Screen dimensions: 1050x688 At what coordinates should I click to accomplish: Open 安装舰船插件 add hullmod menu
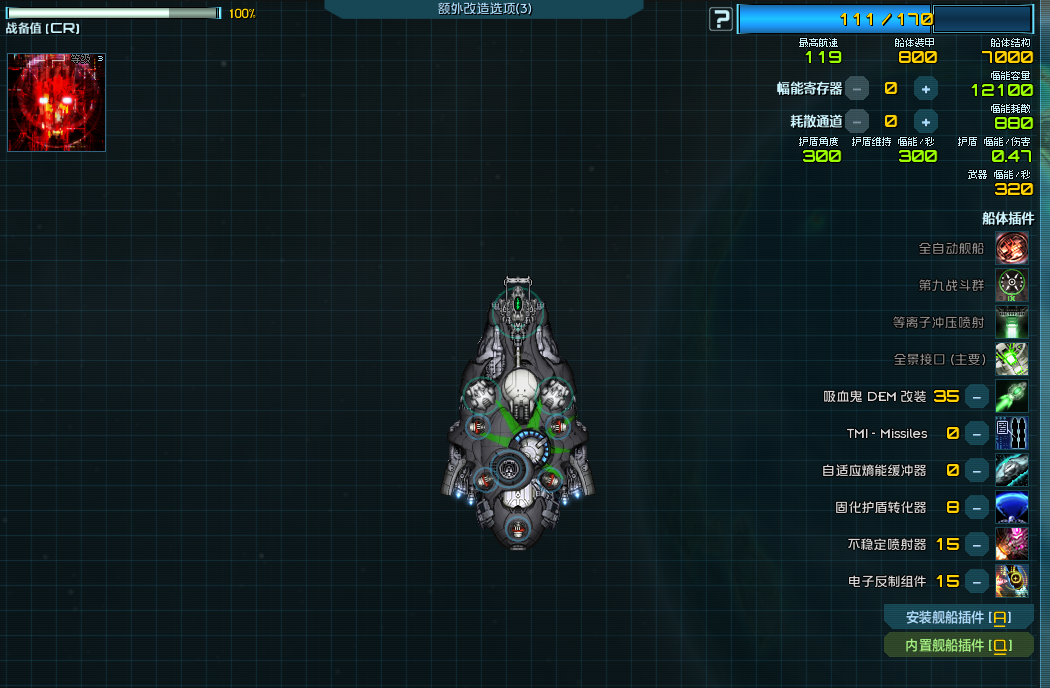tap(958, 617)
